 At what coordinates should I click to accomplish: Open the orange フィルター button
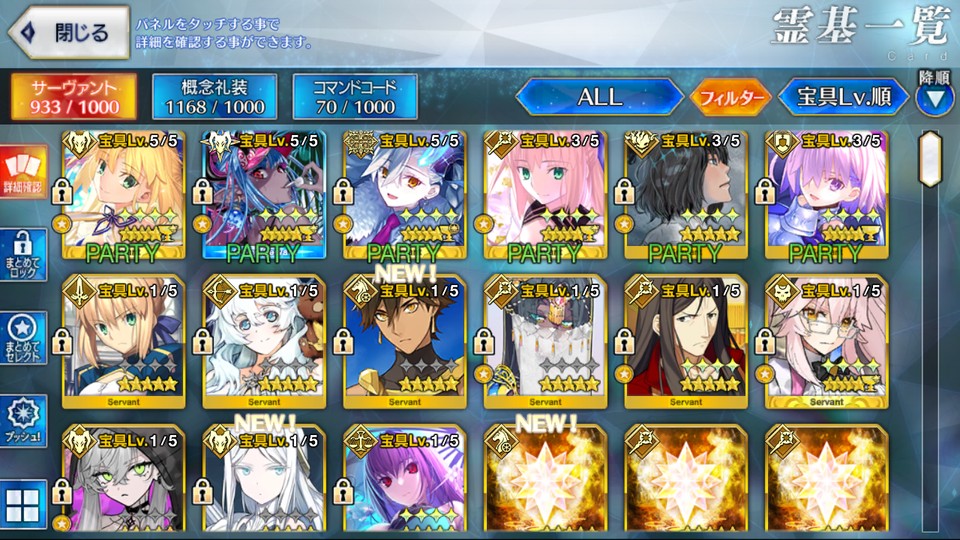tap(730, 97)
